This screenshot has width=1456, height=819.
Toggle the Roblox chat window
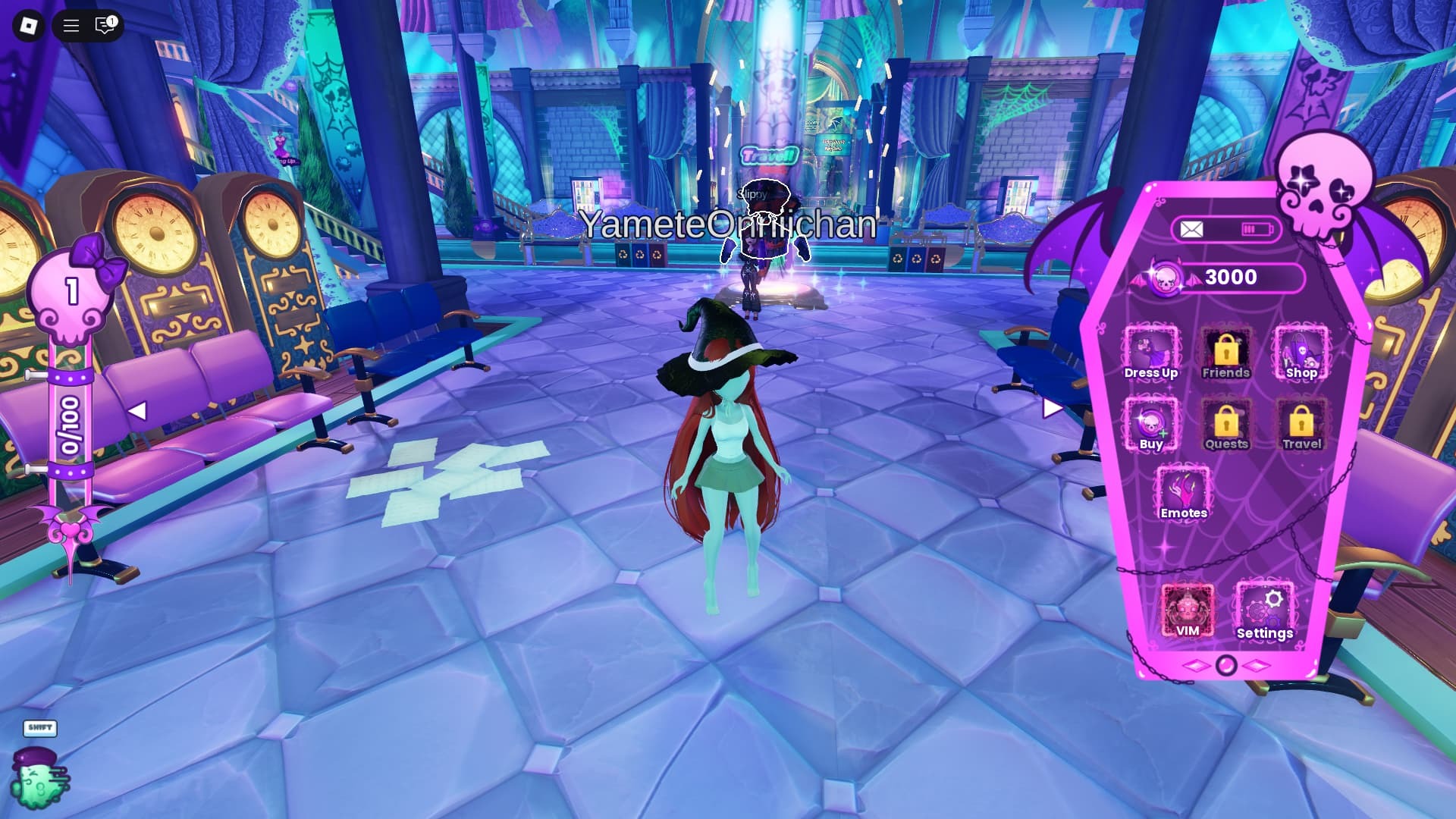pyautogui.click(x=105, y=26)
